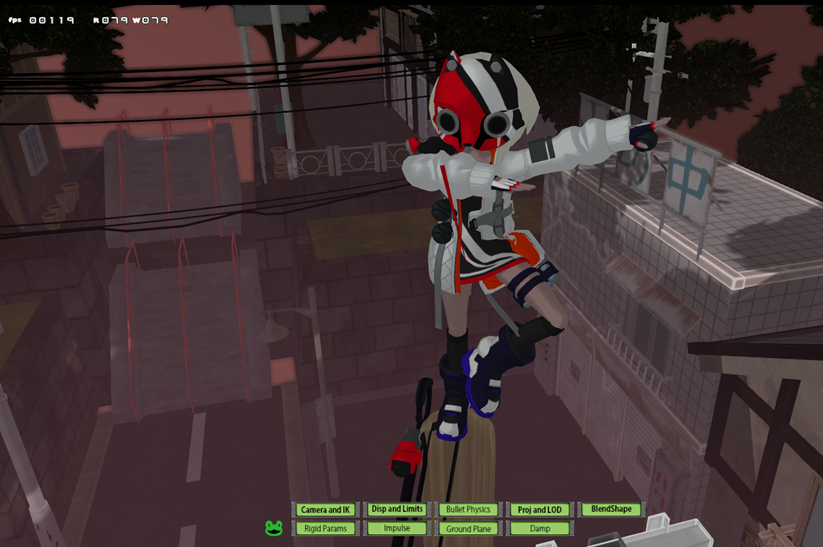Open the Damp settings

(x=540, y=528)
